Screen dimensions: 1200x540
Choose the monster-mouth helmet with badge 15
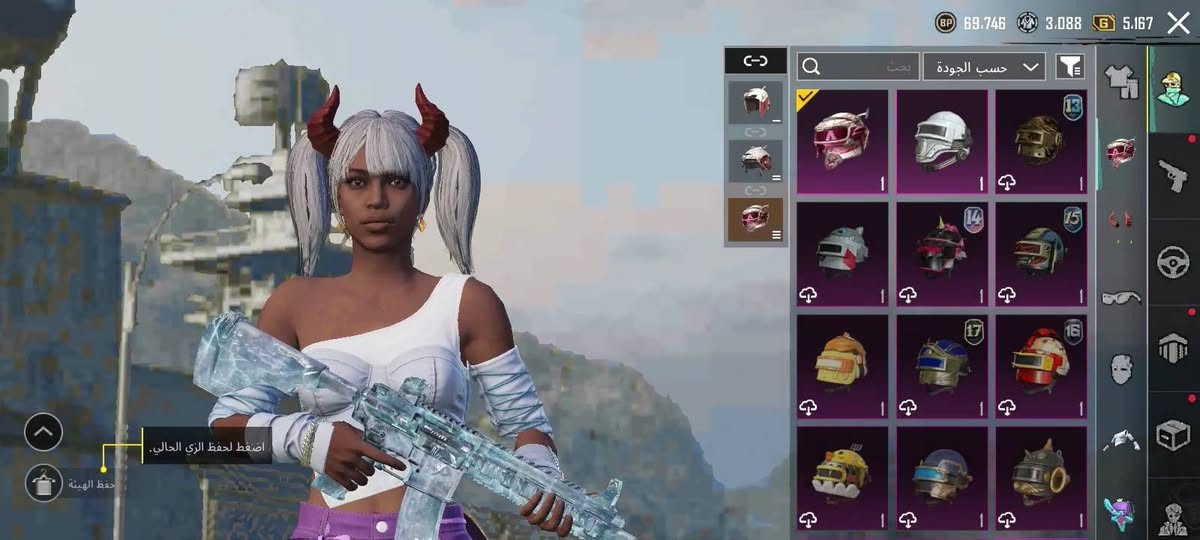(1040, 253)
